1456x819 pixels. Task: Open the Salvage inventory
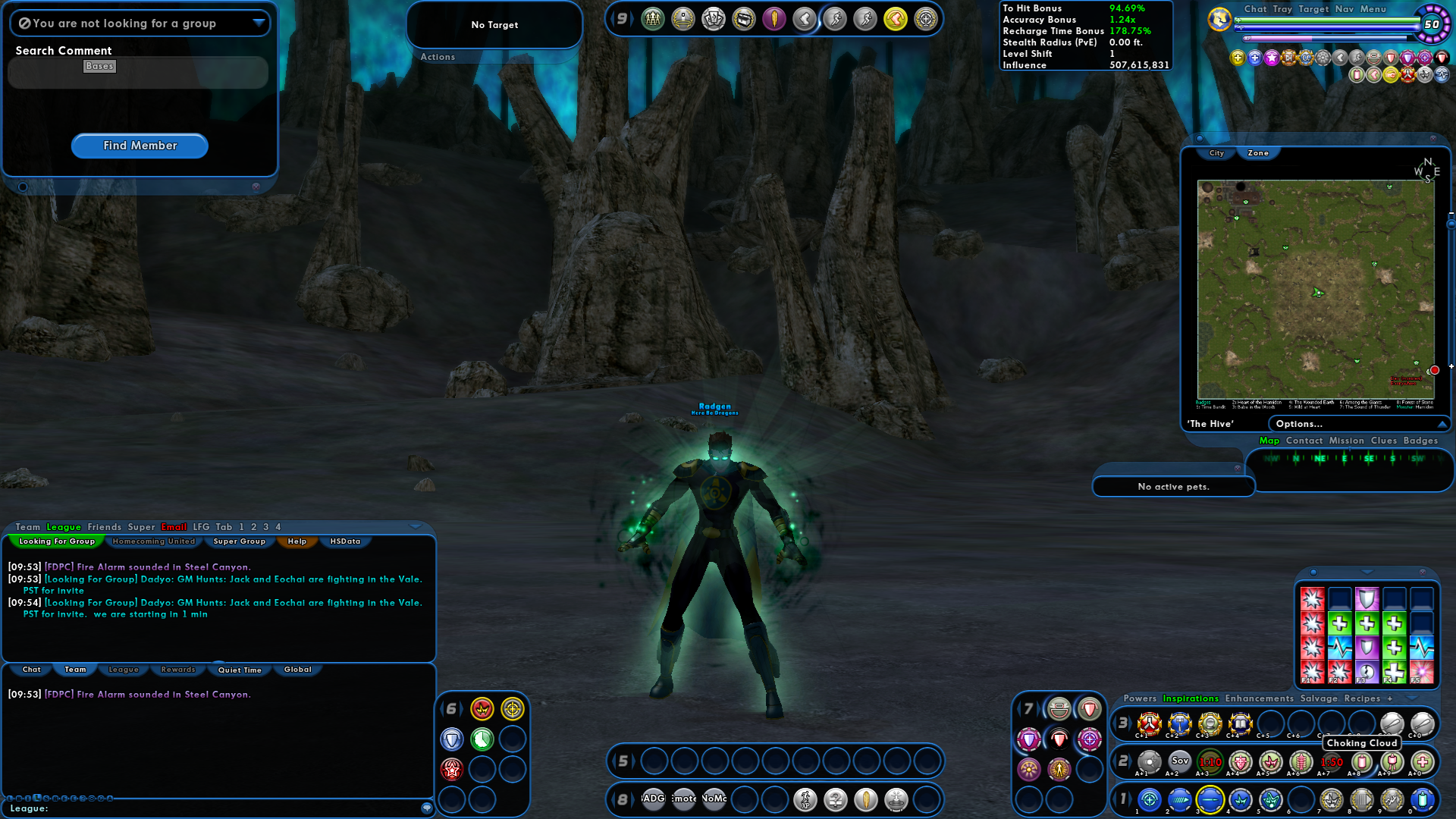(1319, 698)
